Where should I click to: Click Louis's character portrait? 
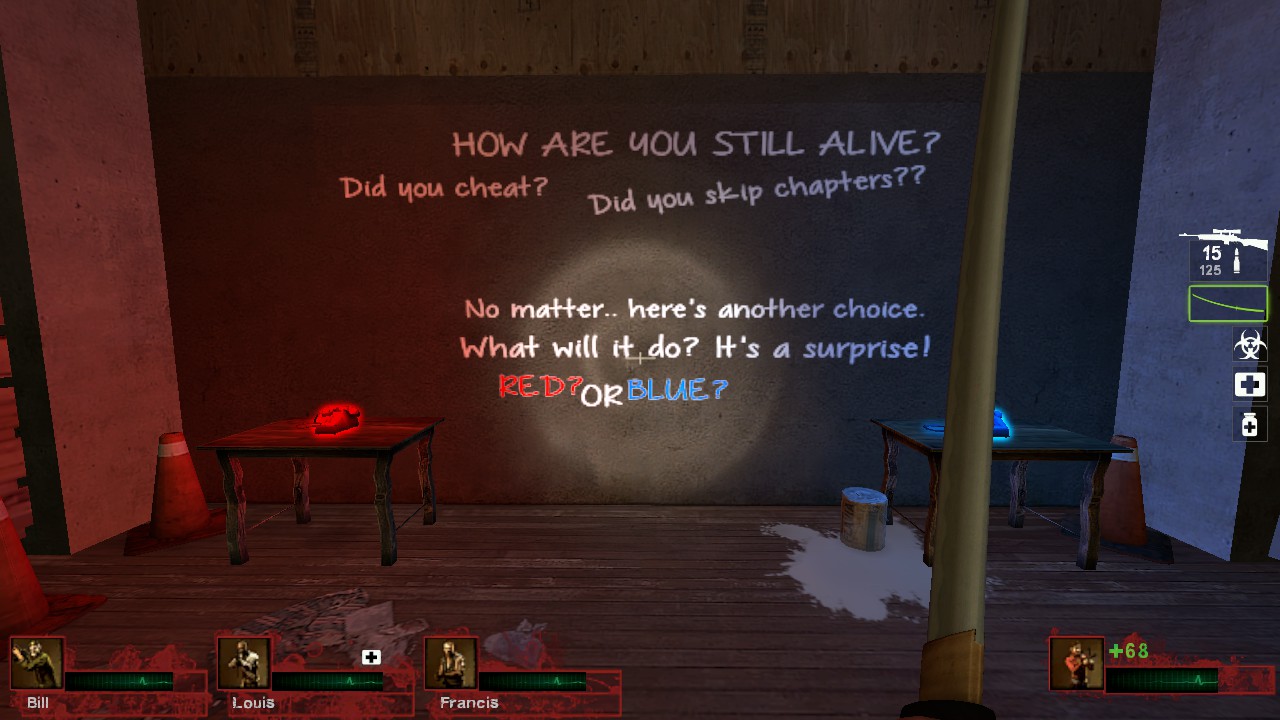(245, 664)
